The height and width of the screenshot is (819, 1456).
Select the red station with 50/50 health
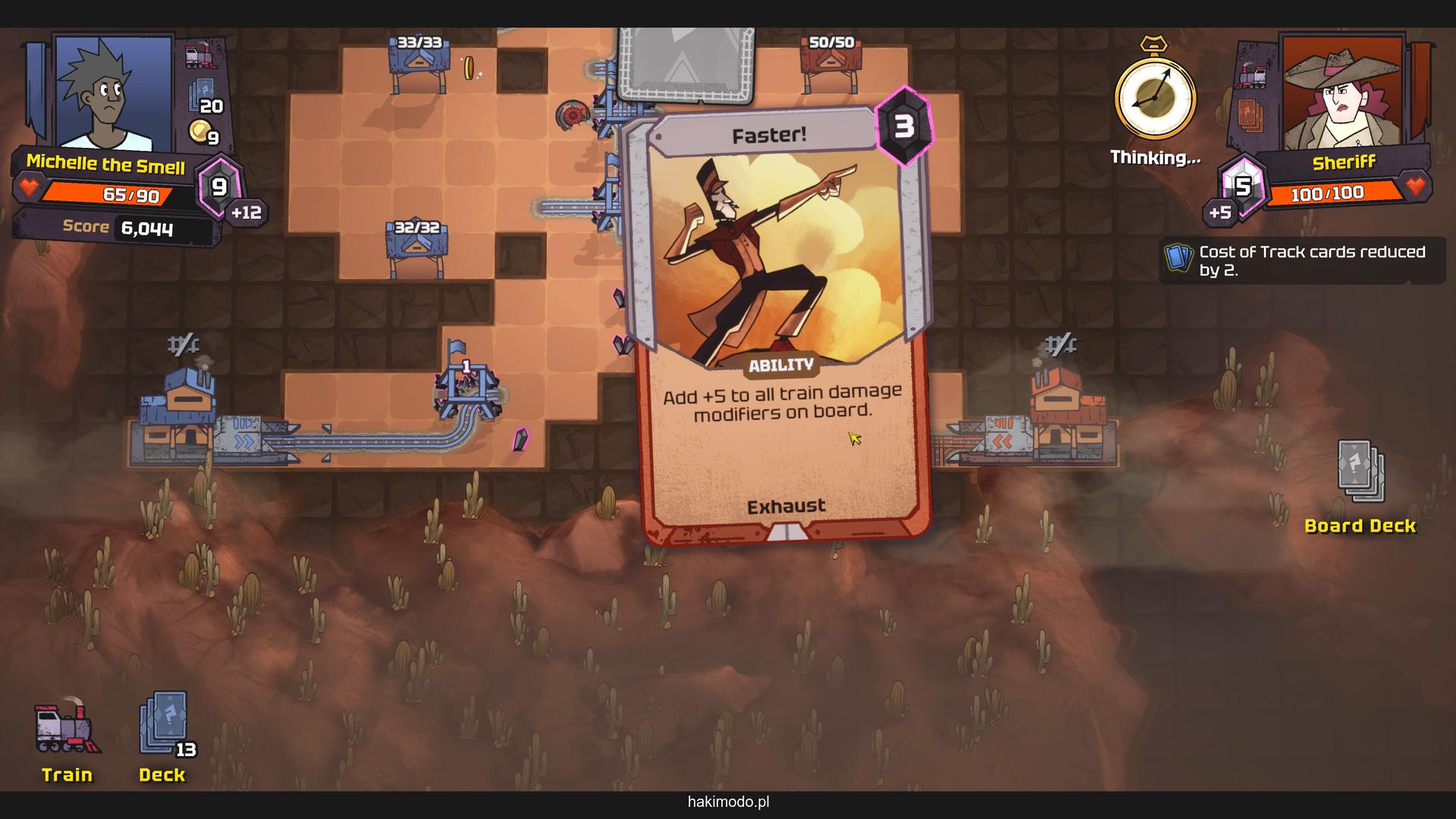[831, 64]
